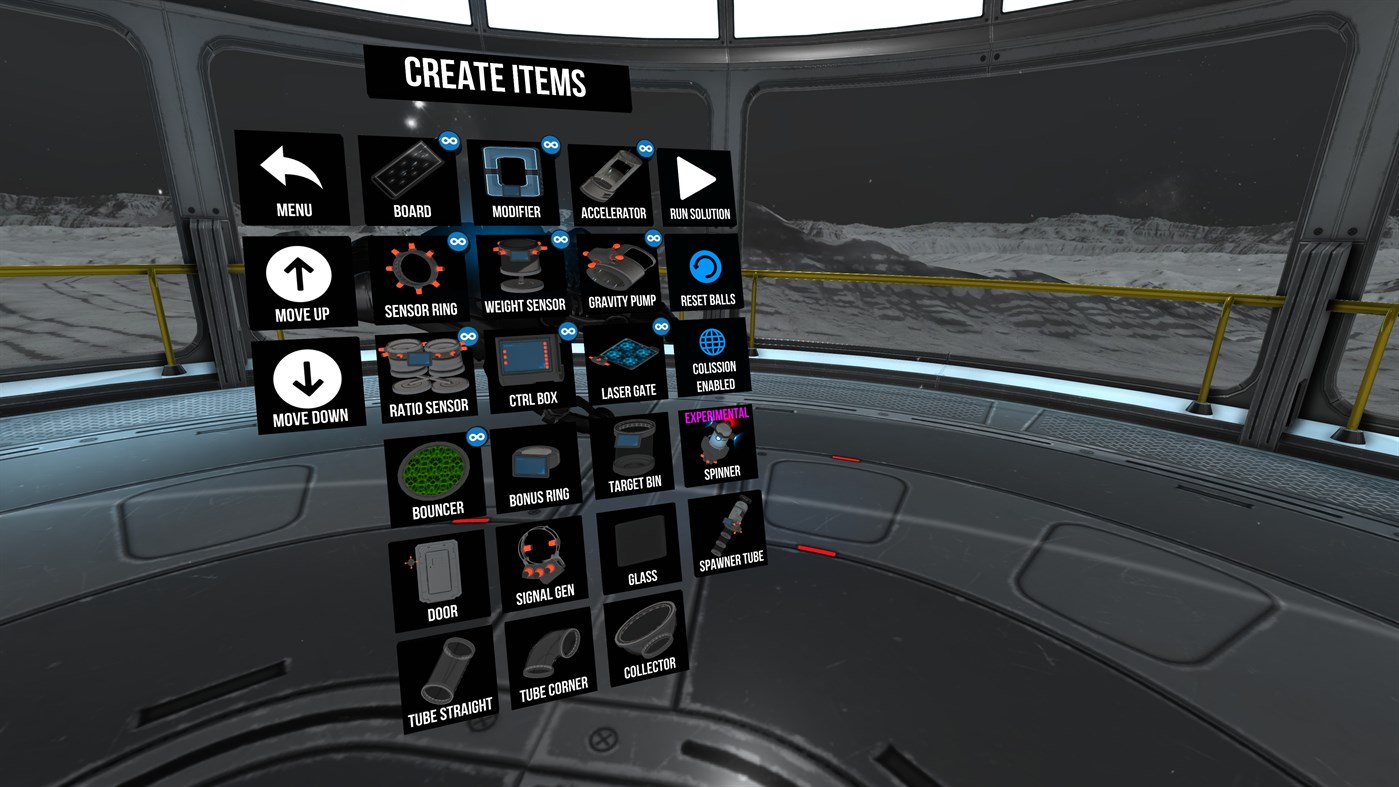Viewport: 1399px width, 787px height.
Task: Move the panel down
Action: point(307,382)
